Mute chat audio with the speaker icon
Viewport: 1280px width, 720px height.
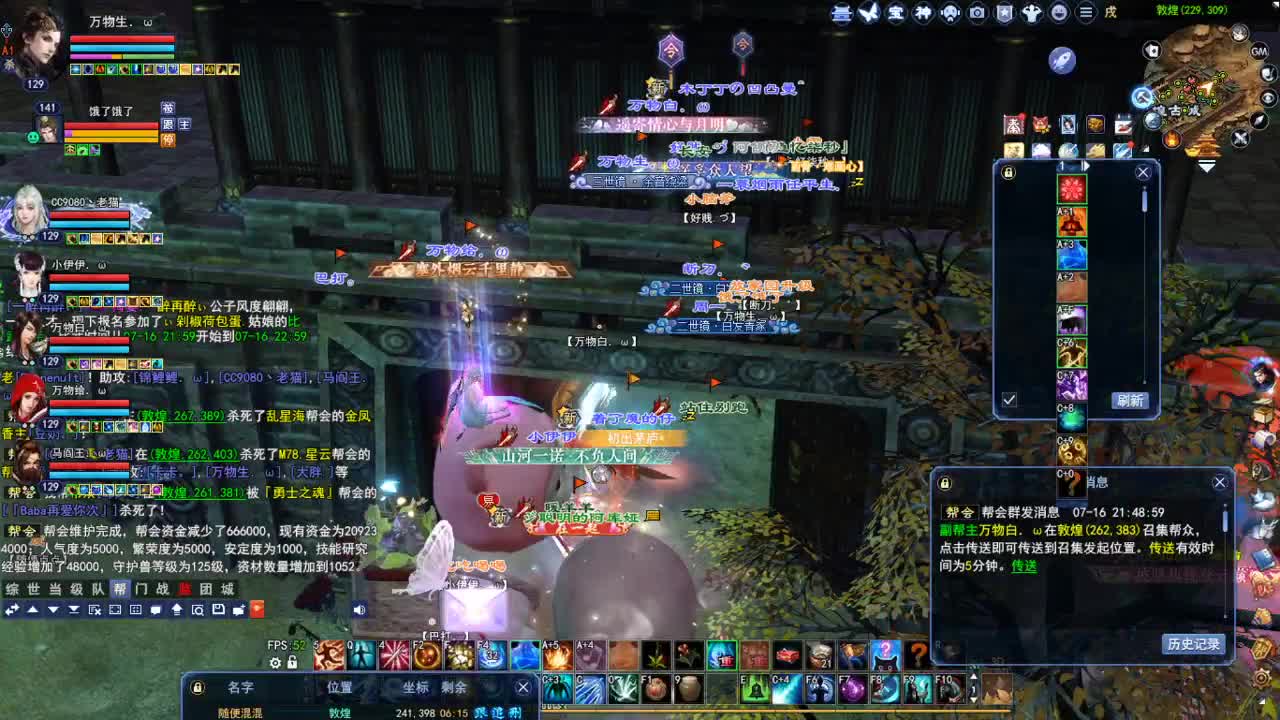(x=358, y=610)
